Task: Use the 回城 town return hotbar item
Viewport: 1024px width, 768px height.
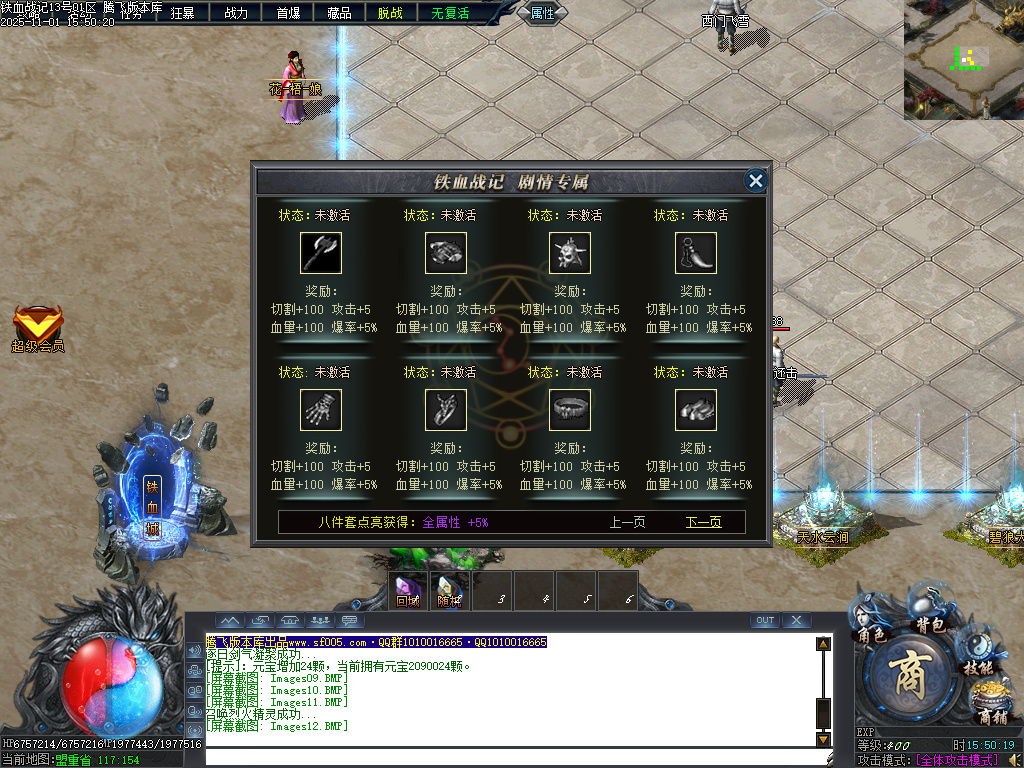Action: [408, 590]
